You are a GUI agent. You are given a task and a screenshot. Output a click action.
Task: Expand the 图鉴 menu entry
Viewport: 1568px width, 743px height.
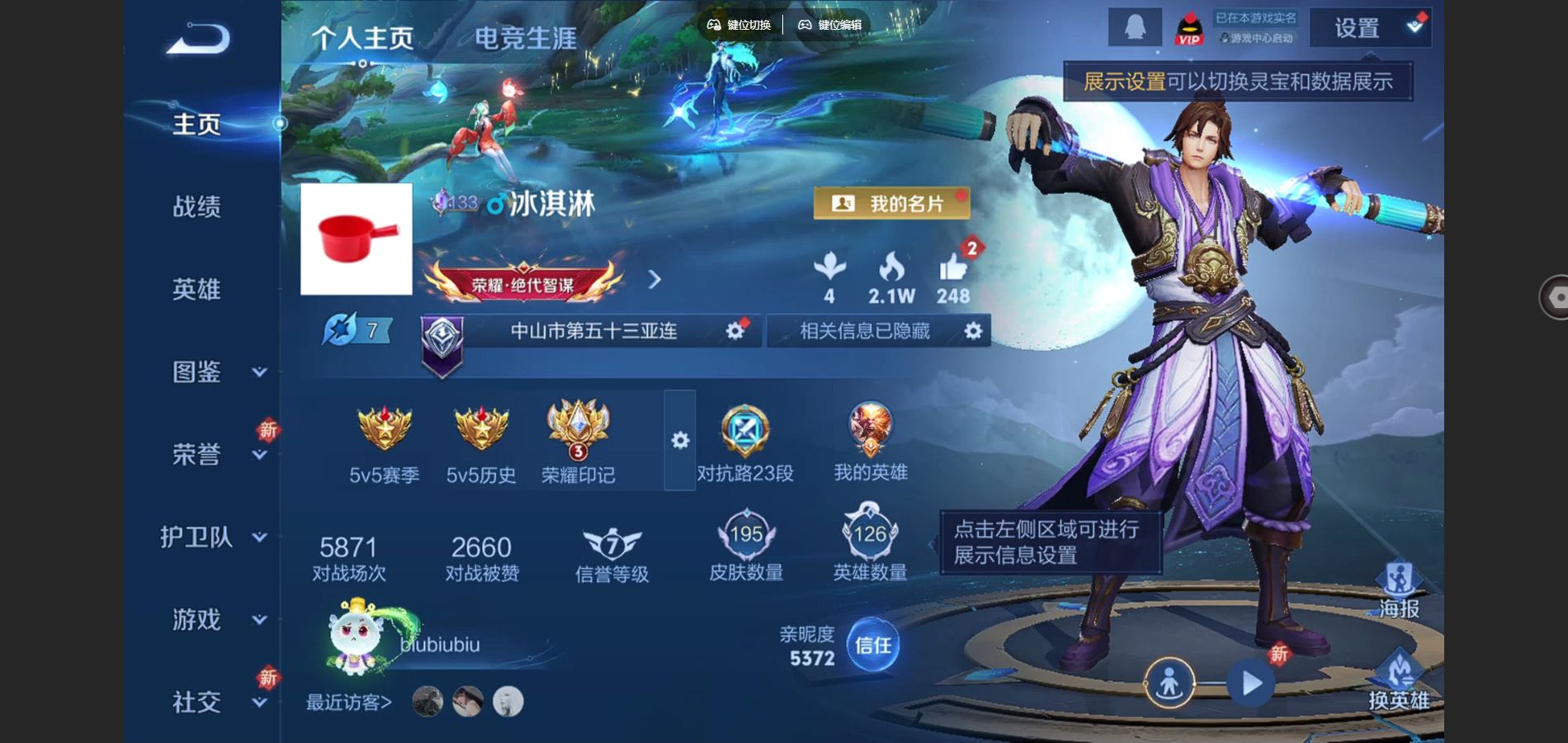[x=213, y=372]
